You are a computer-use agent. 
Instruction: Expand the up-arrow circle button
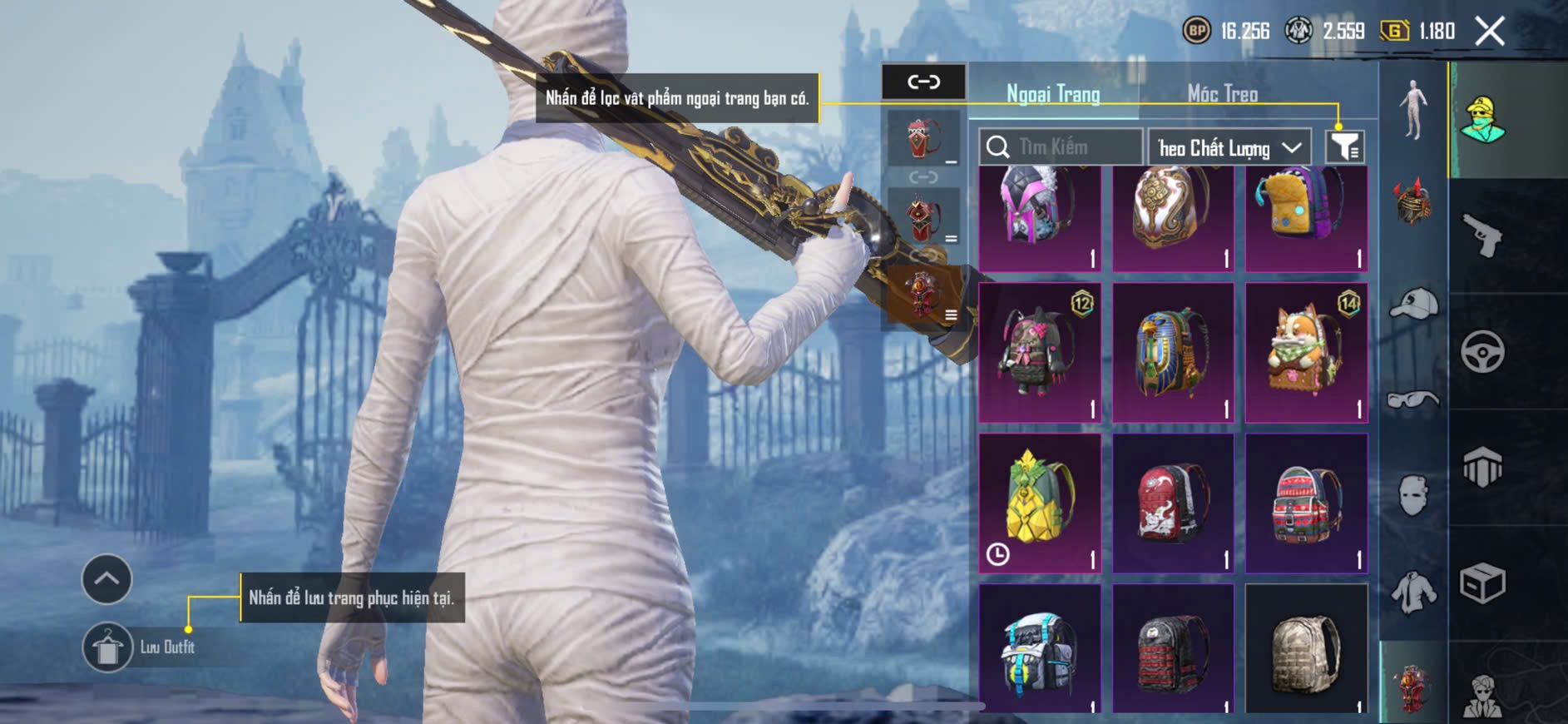(106, 578)
